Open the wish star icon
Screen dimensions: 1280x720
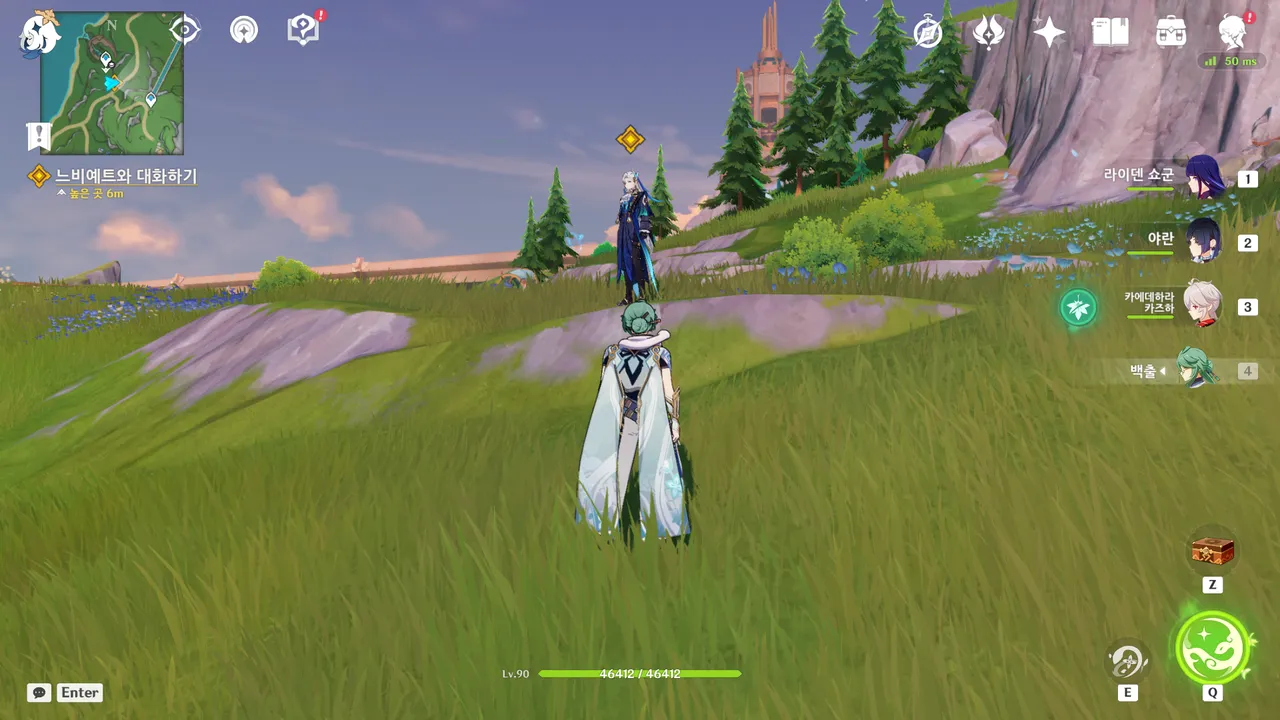pos(1049,33)
